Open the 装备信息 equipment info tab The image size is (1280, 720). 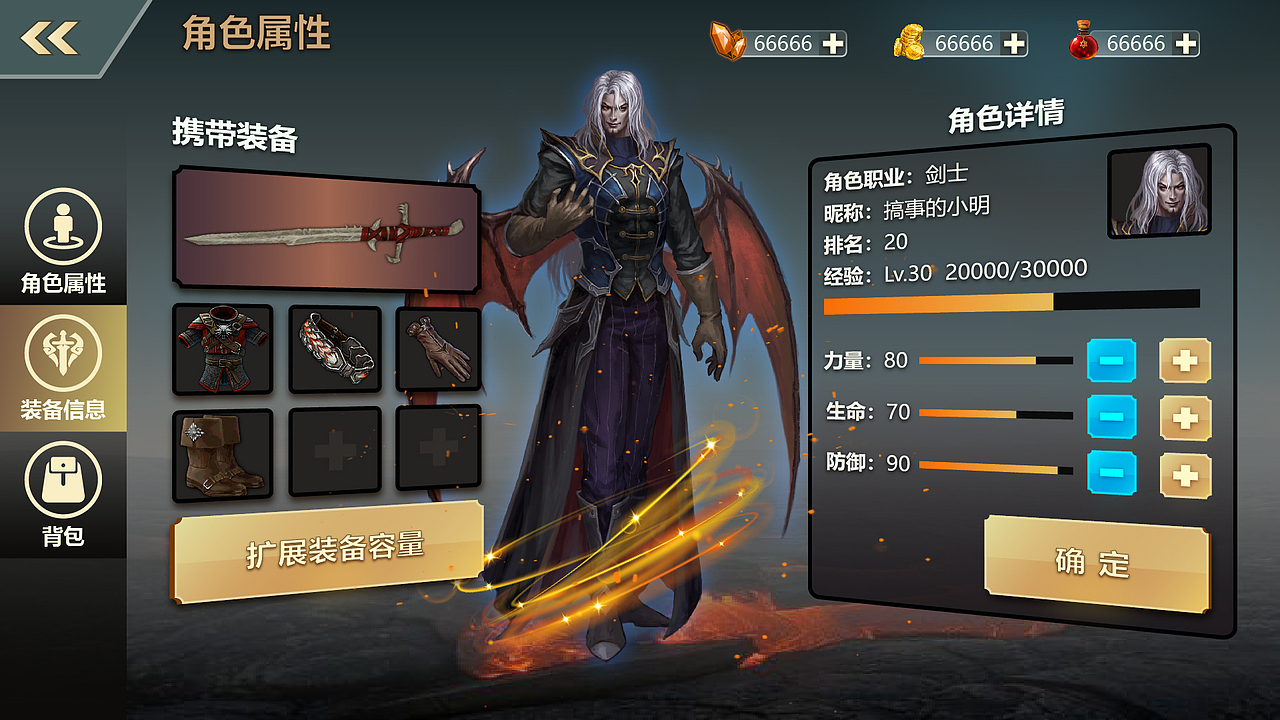click(62, 365)
